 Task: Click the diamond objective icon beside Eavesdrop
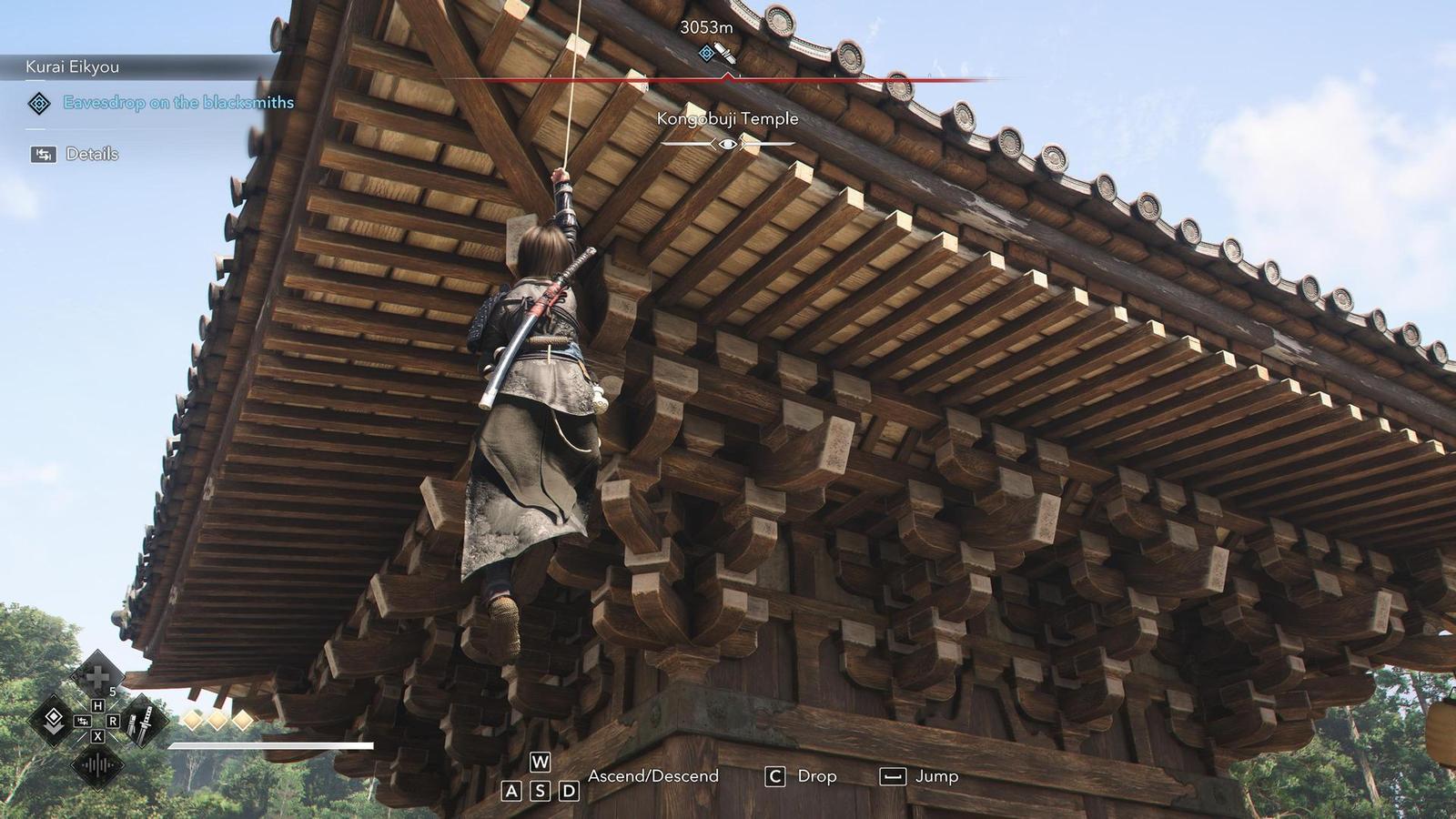tap(40, 104)
